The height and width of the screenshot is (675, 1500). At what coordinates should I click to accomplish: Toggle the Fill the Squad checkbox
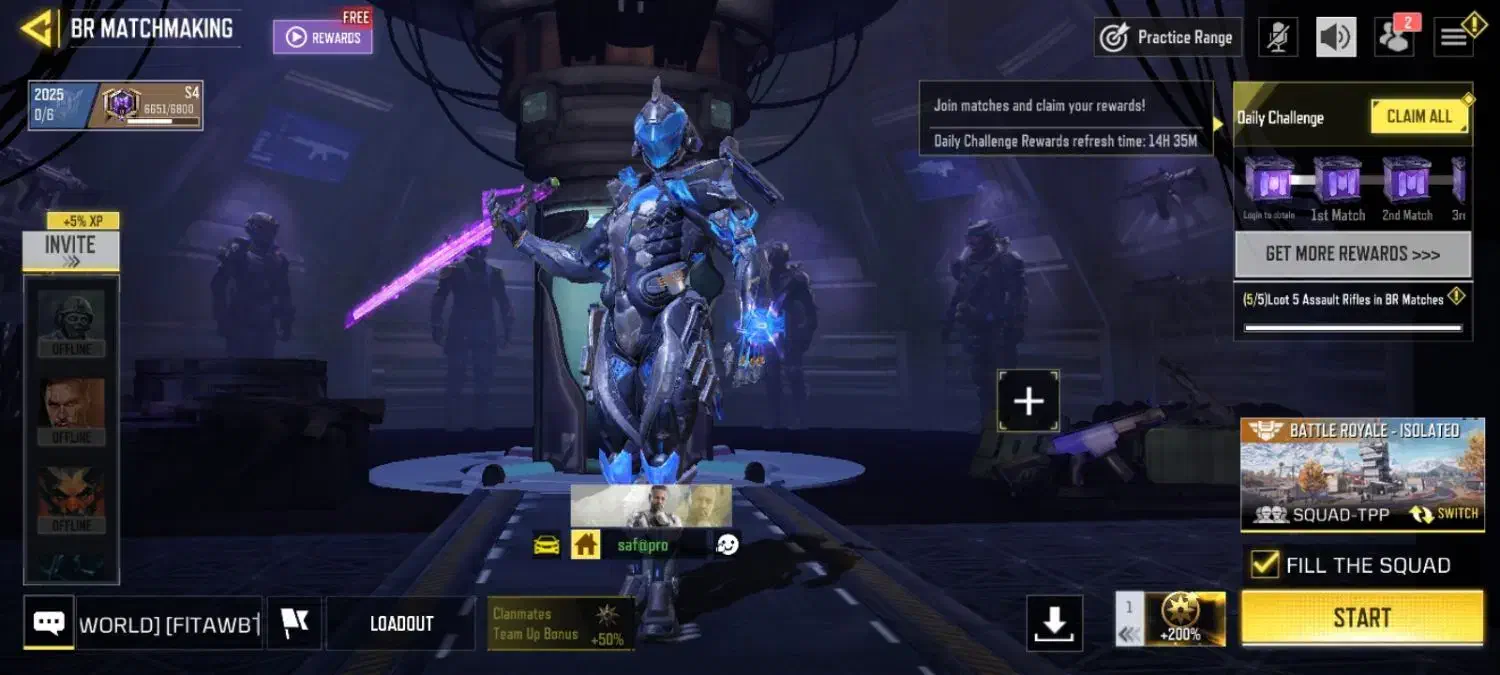pyautogui.click(x=1265, y=565)
